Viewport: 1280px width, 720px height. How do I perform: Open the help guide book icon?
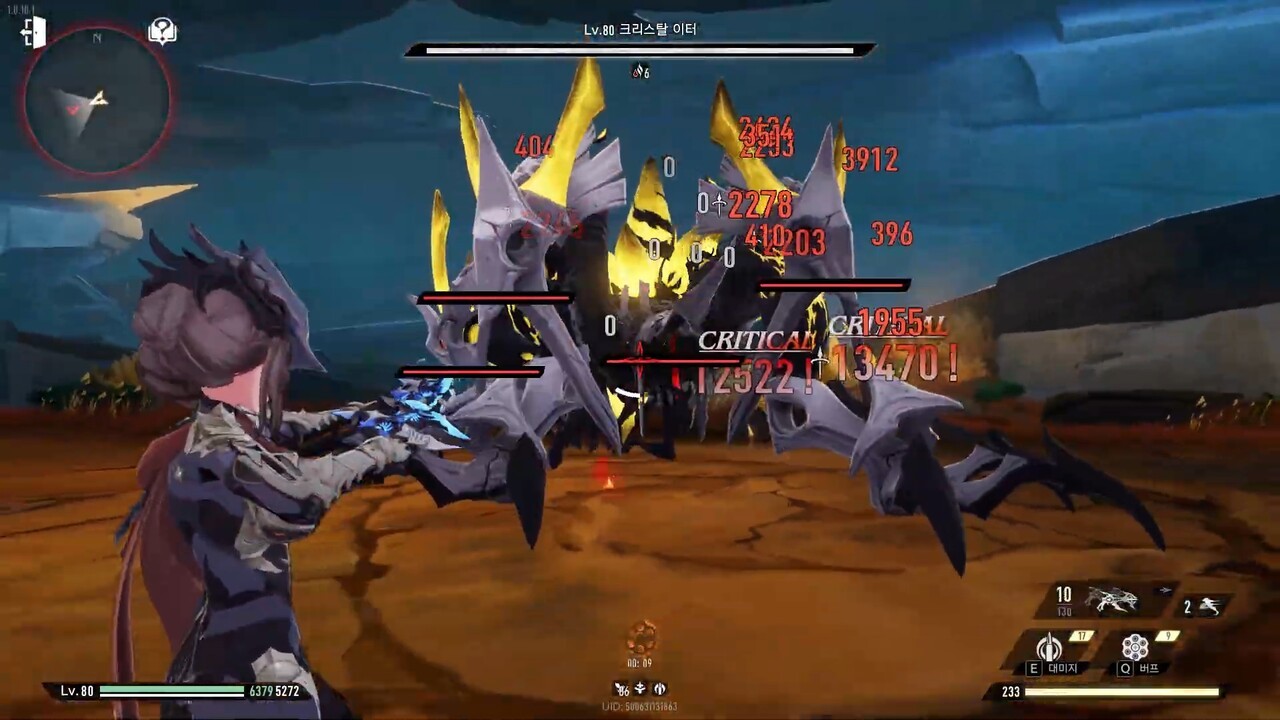tap(162, 32)
